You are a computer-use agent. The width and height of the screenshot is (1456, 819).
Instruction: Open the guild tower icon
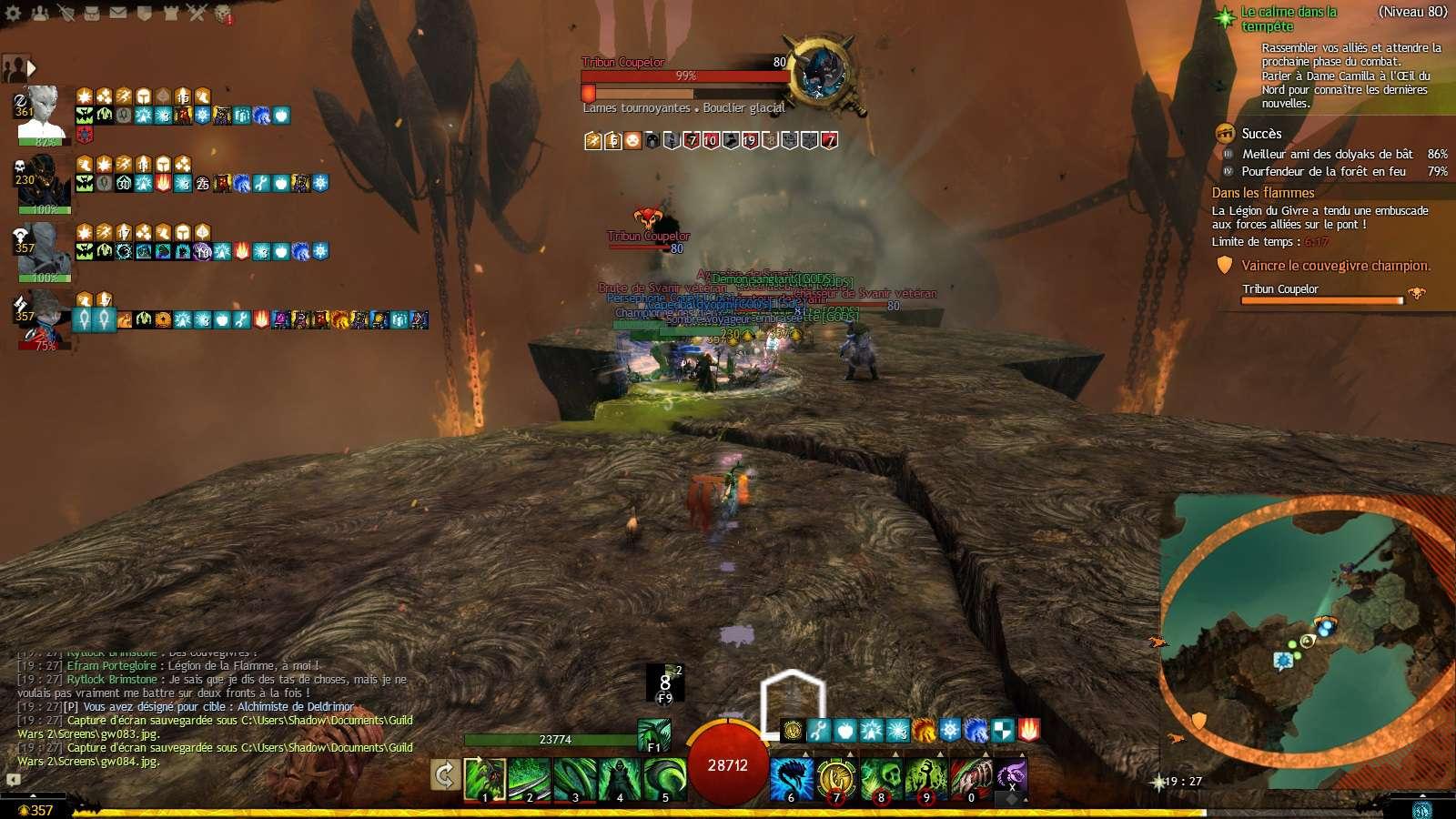coord(170,13)
